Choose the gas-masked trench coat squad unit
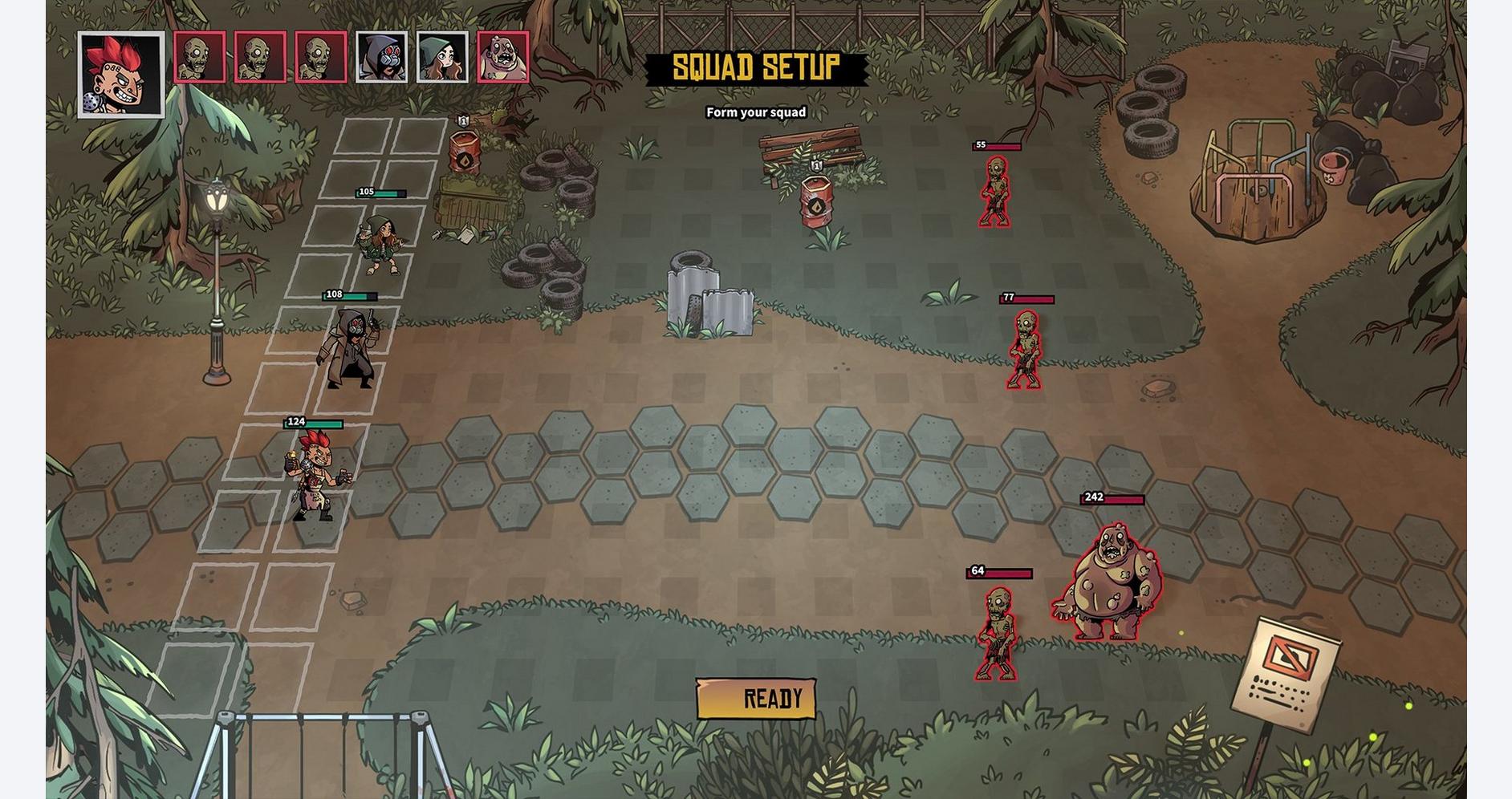 coord(349,348)
